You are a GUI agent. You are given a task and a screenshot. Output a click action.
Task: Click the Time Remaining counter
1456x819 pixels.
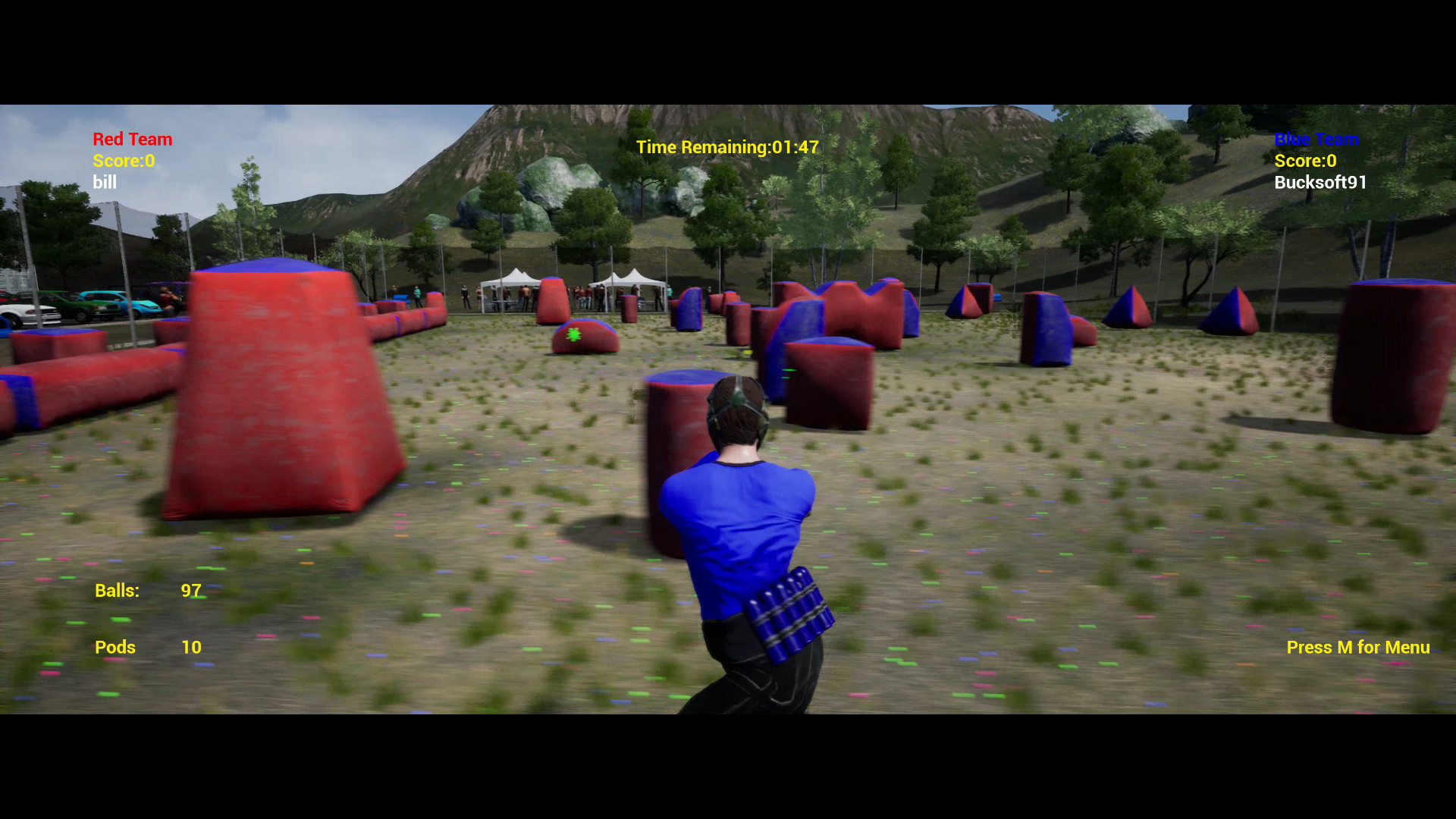pos(728,147)
